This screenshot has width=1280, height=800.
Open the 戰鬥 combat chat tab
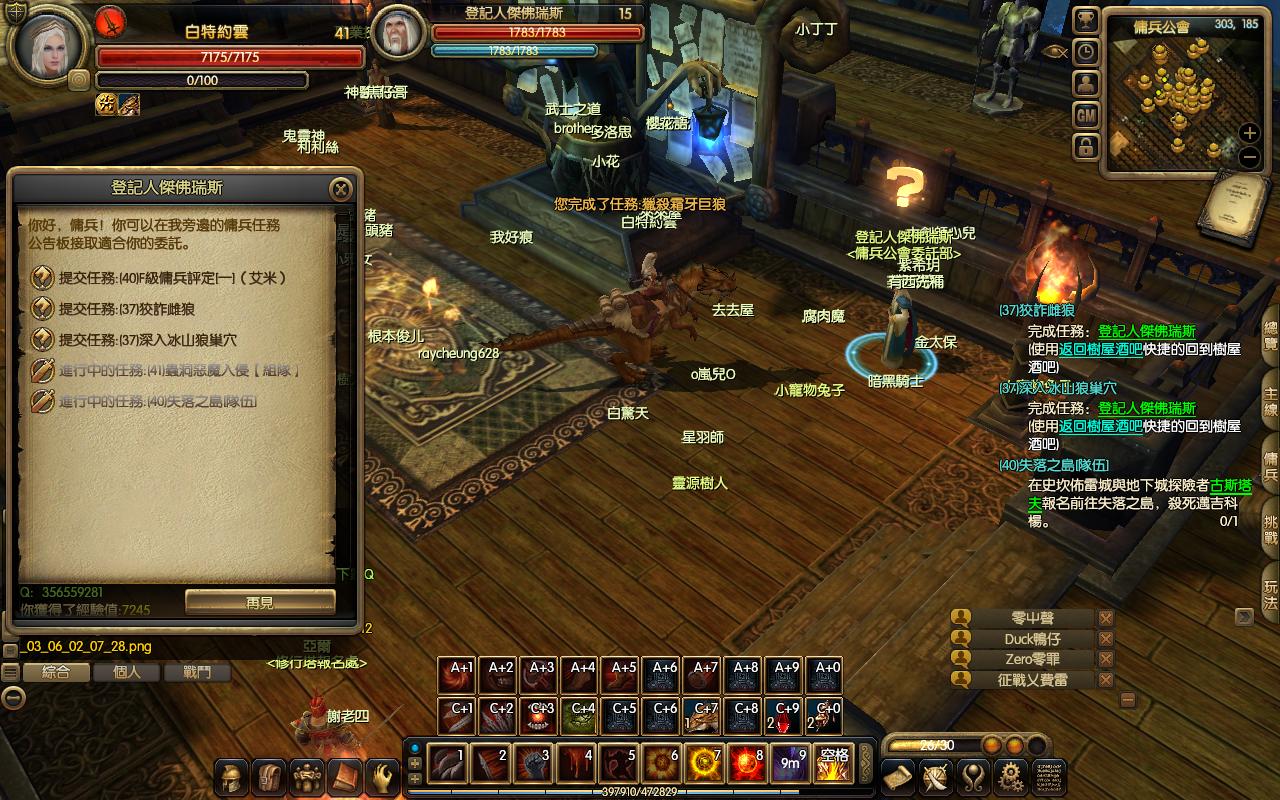[198, 672]
